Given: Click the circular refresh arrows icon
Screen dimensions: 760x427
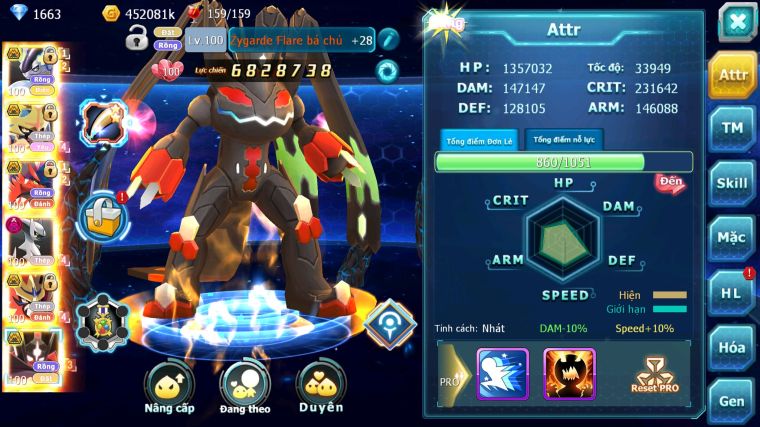Looking at the screenshot, I should click(x=386, y=70).
